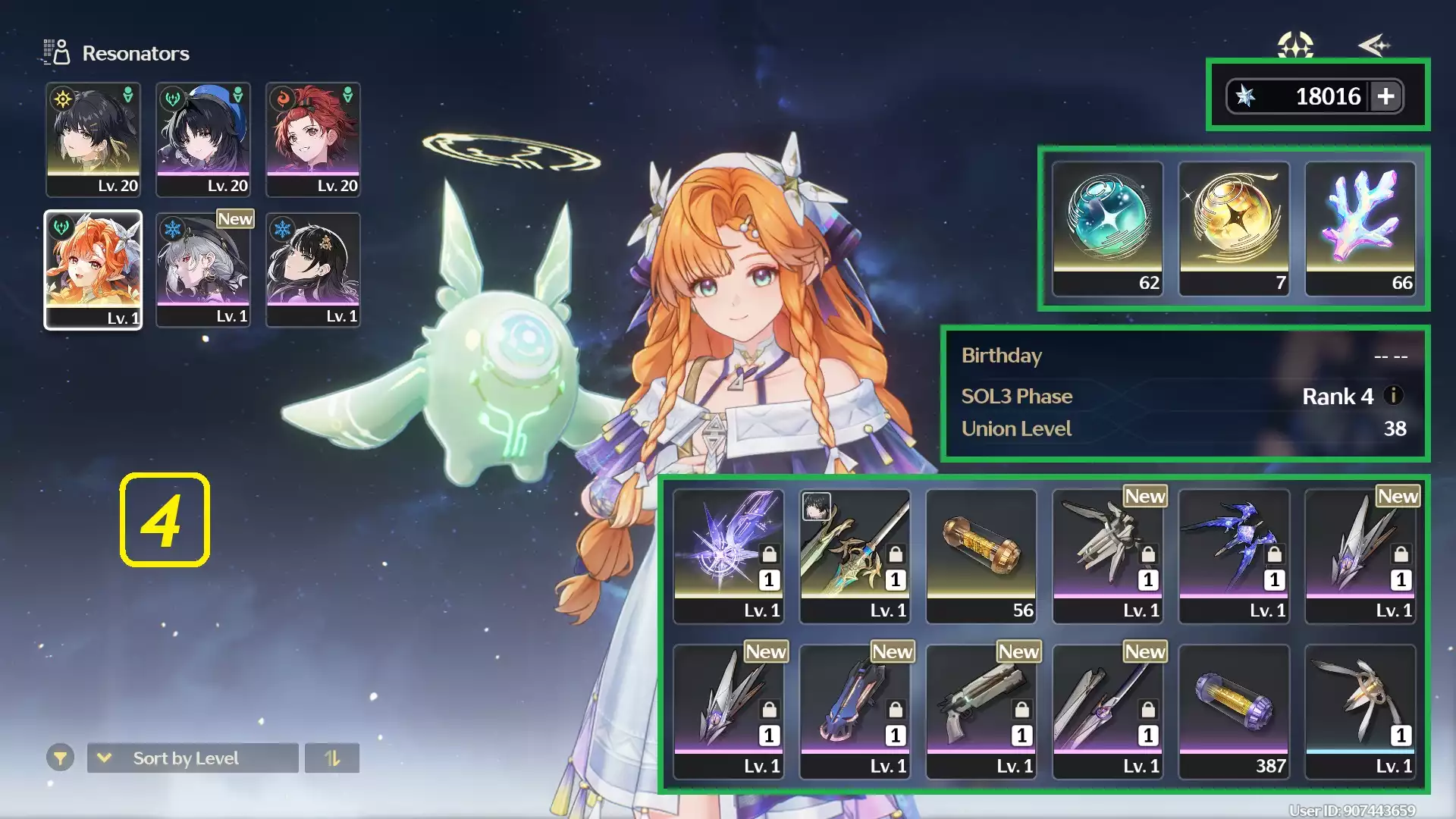Inspect the teal tide orb item

[1107, 227]
